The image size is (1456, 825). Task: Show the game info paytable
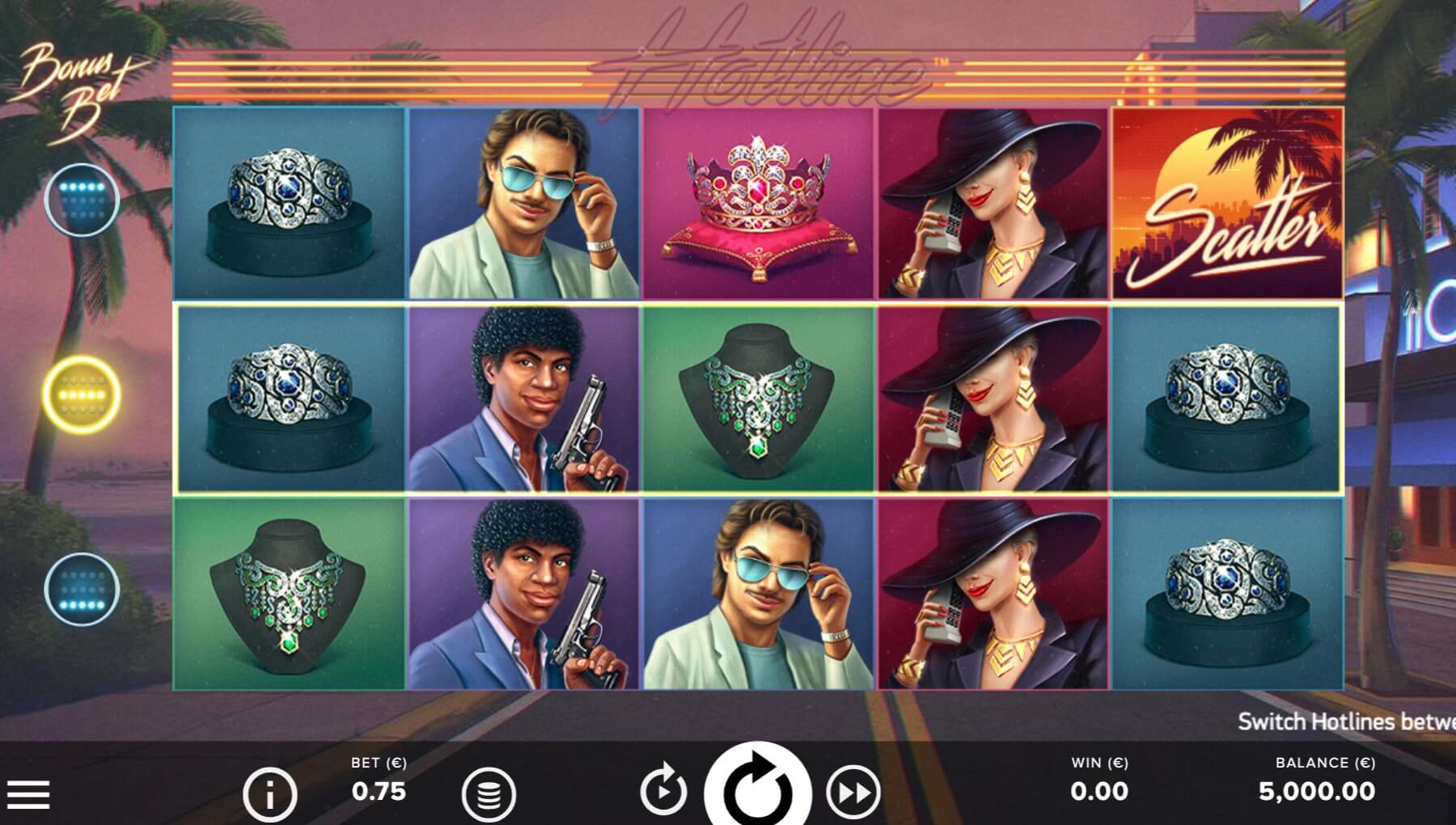coord(269,794)
